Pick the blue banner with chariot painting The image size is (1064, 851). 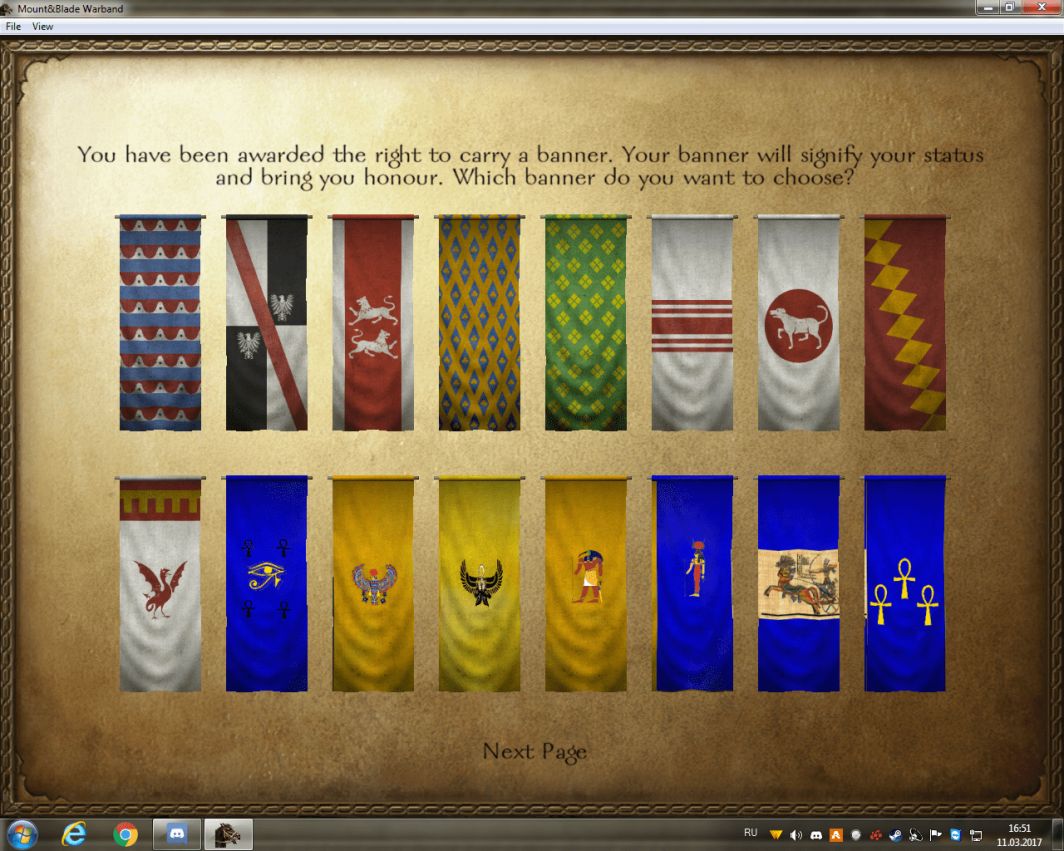pyautogui.click(x=798, y=584)
